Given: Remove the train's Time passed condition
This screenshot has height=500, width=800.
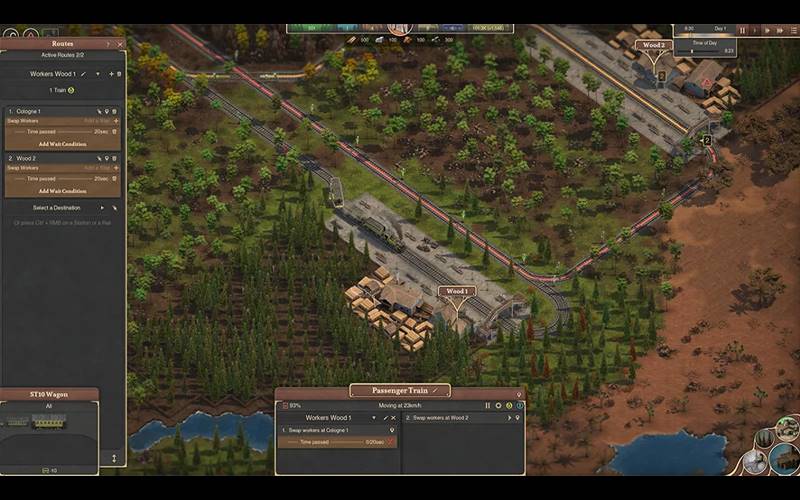Looking at the screenshot, I should tap(392, 441).
